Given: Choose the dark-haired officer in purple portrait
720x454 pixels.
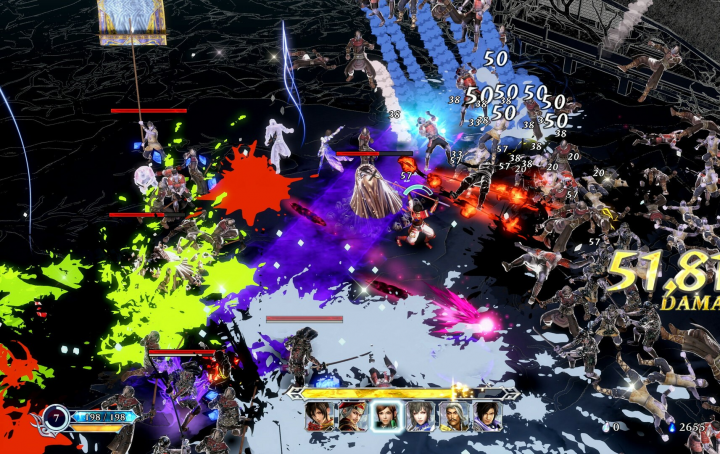Looking at the screenshot, I should (488, 416).
